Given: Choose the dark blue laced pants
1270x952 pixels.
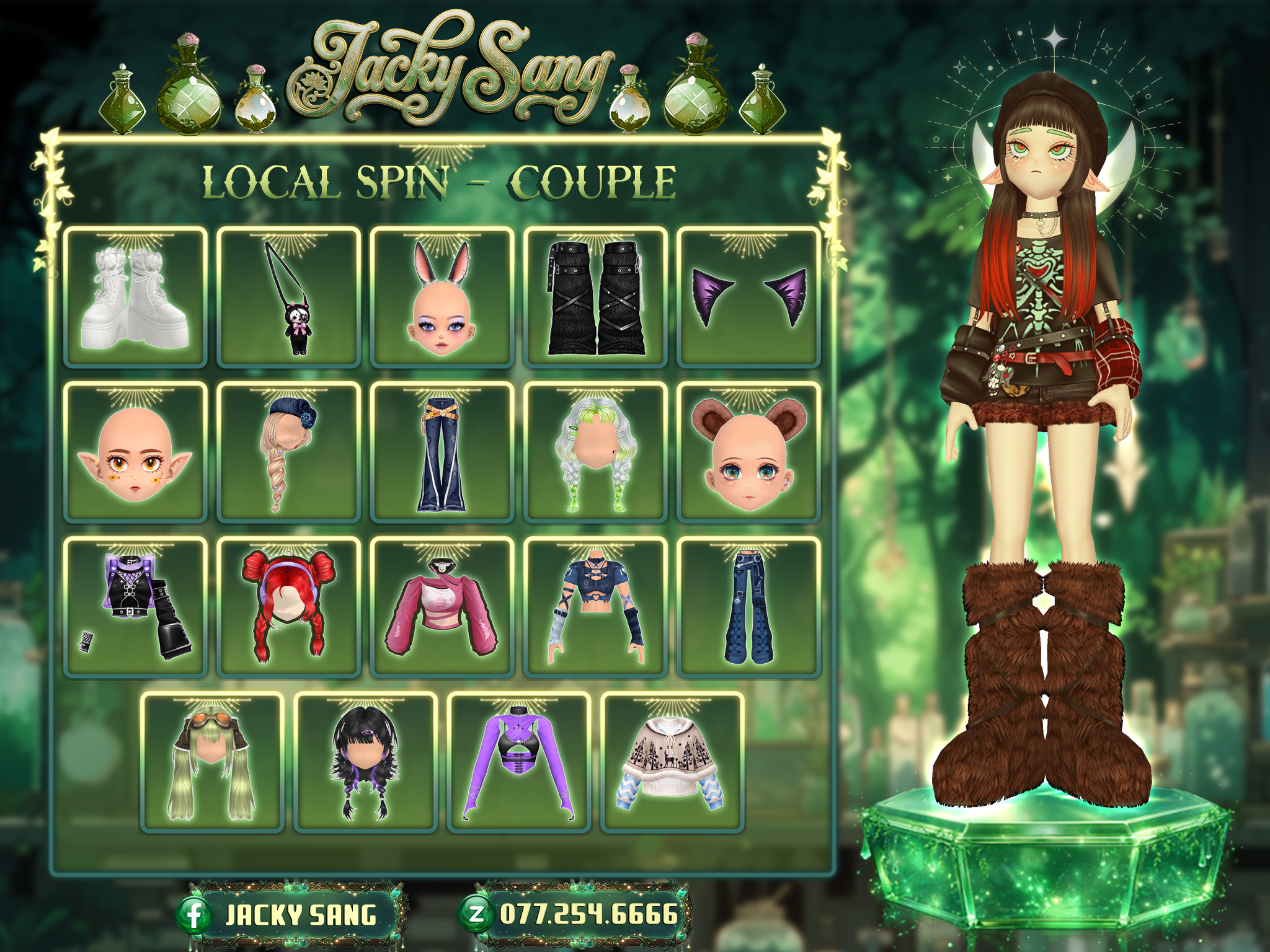Looking at the screenshot, I should pos(748,607).
